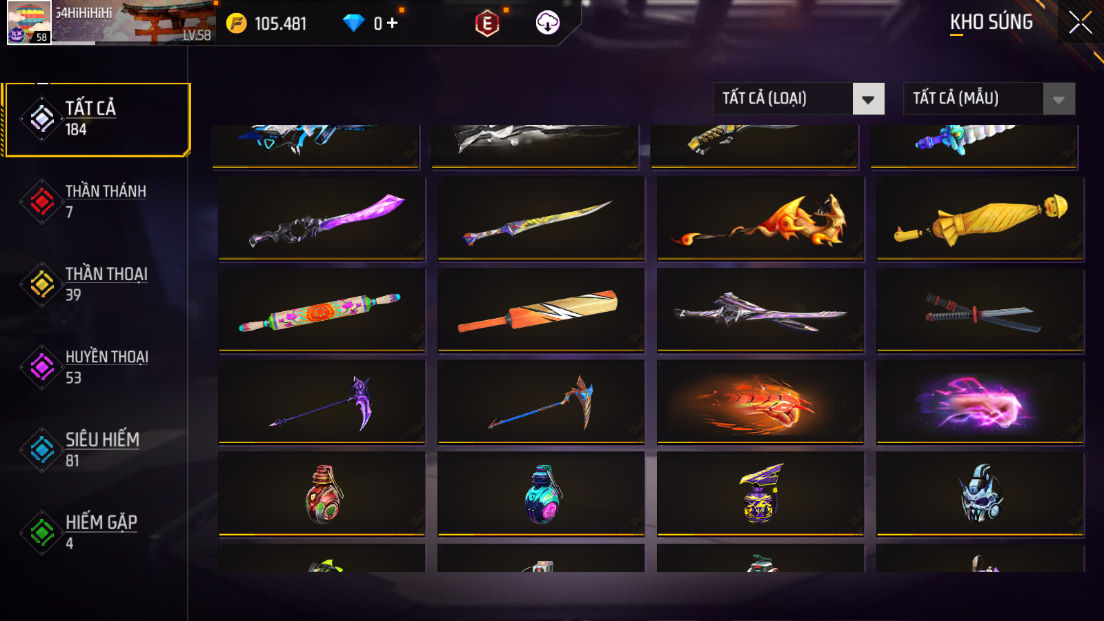
Task: Add diamonds with the plus button
Action: tap(392, 23)
